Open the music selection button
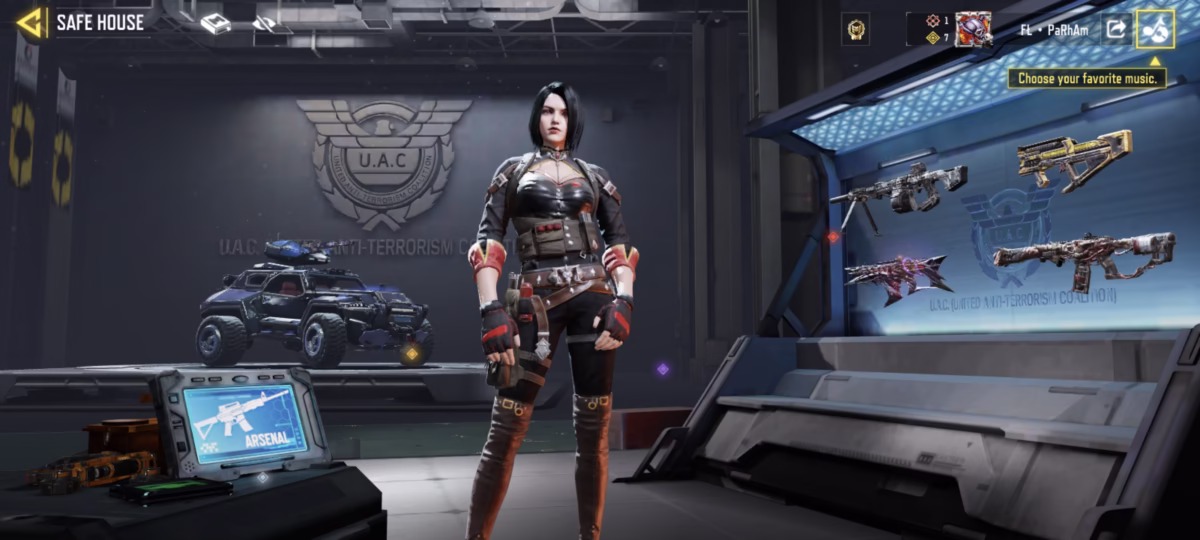Viewport: 1200px width, 540px height. pos(1155,29)
